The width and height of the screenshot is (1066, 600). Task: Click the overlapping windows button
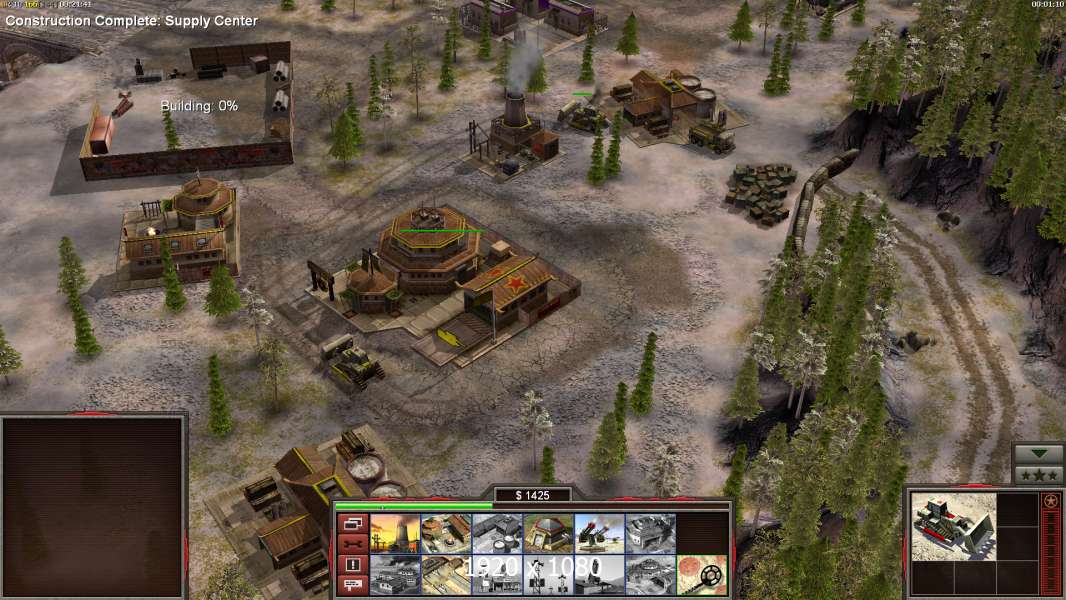point(351,523)
